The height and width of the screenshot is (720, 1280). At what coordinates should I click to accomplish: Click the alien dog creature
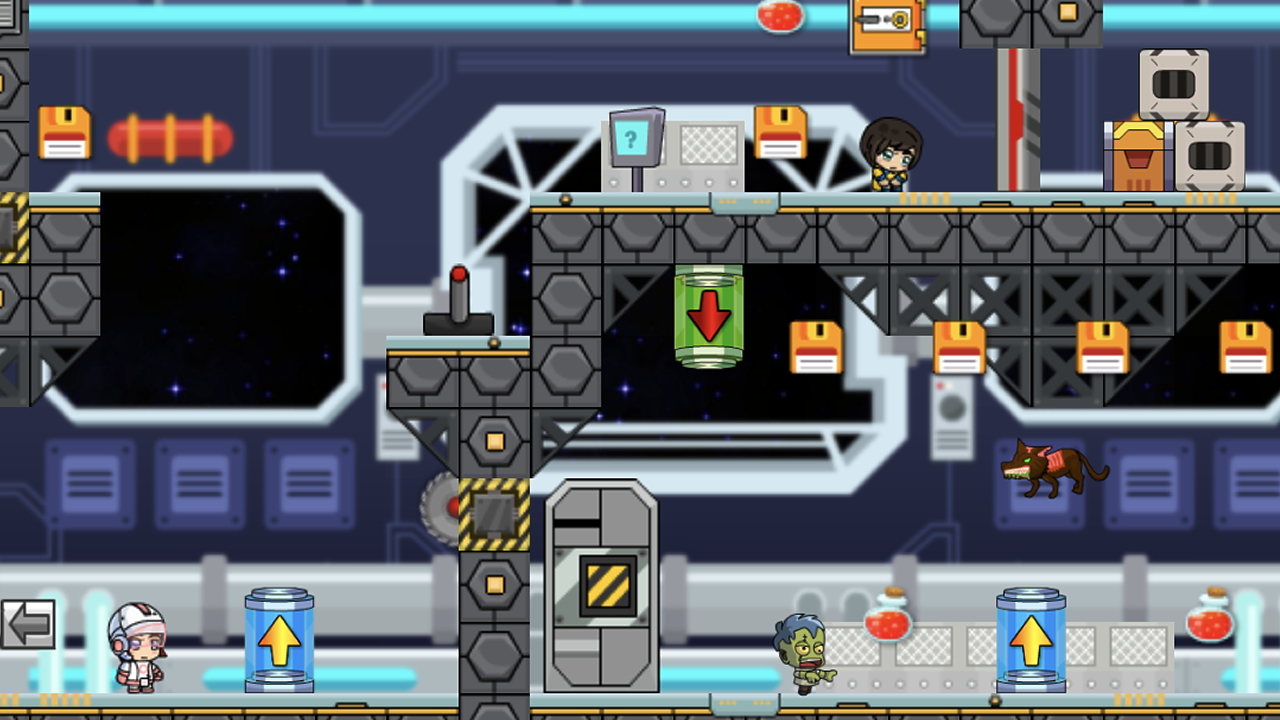pyautogui.click(x=1048, y=470)
